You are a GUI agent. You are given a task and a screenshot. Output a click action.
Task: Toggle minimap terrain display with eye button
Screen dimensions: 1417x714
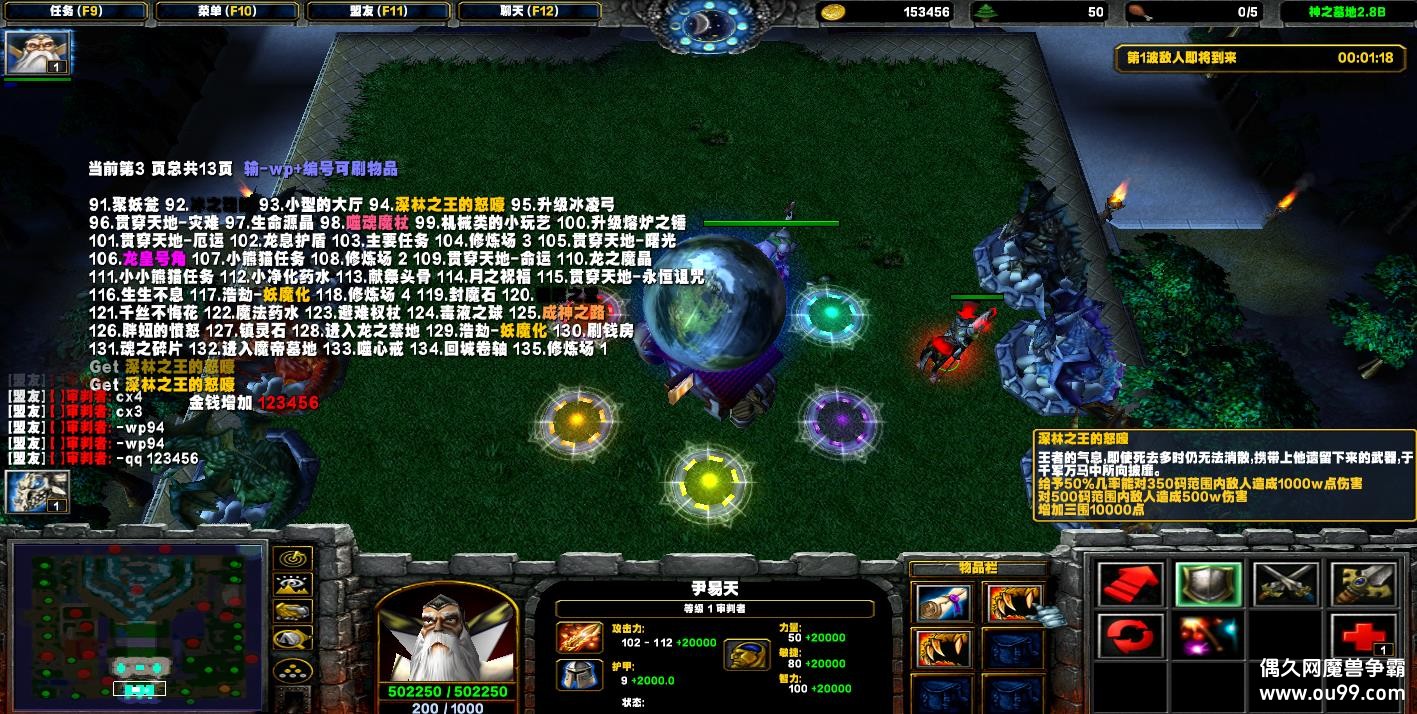click(293, 585)
